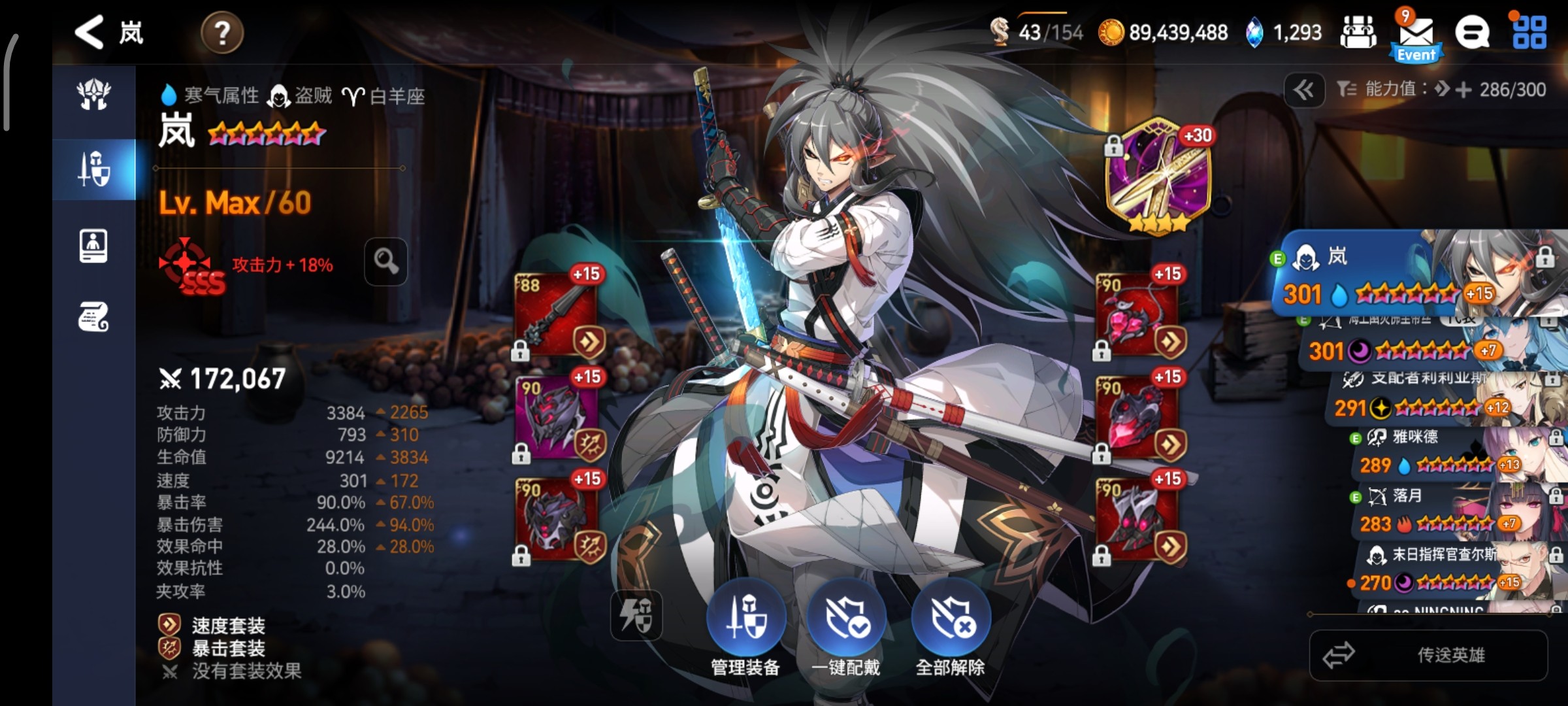This screenshot has height=706, width=1568.
Task: Open the Event mailbox
Action: click(1416, 36)
